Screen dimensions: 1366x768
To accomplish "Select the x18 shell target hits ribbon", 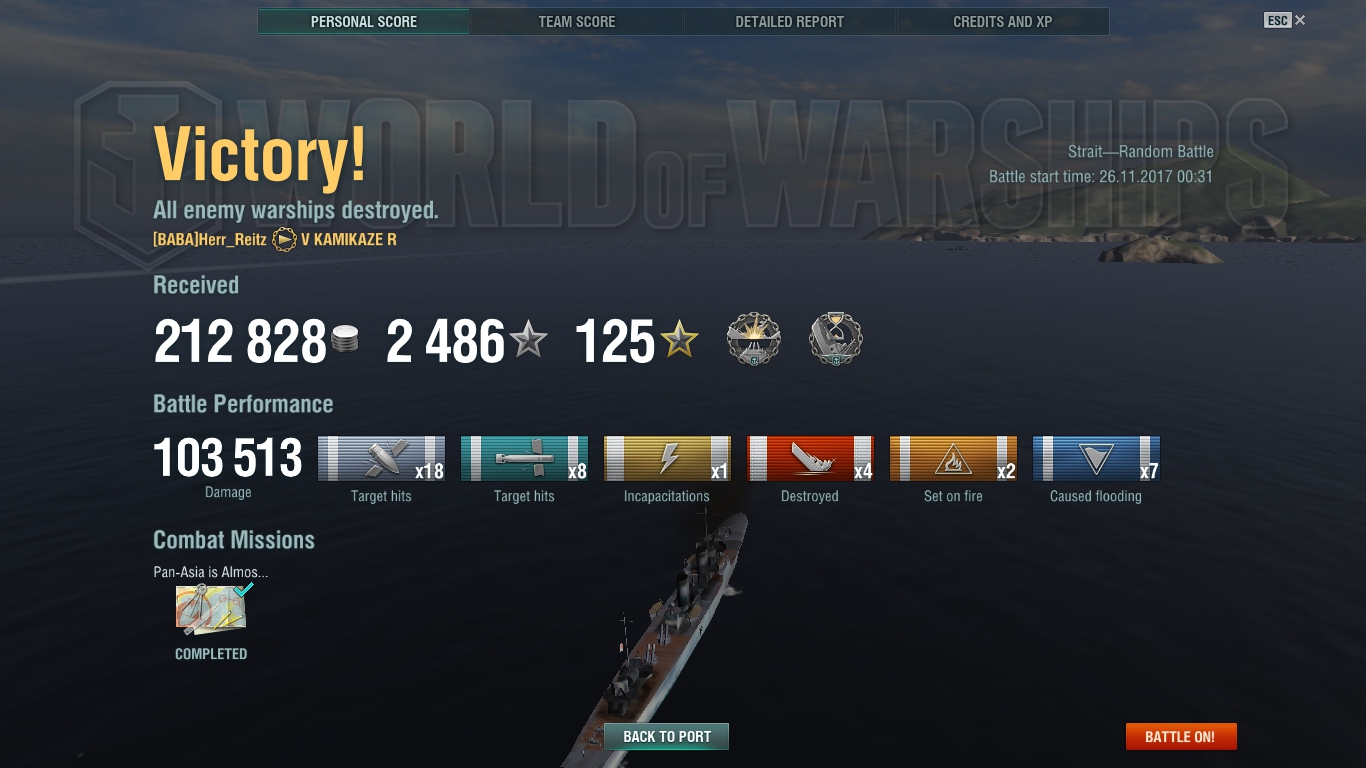I will click(x=381, y=459).
